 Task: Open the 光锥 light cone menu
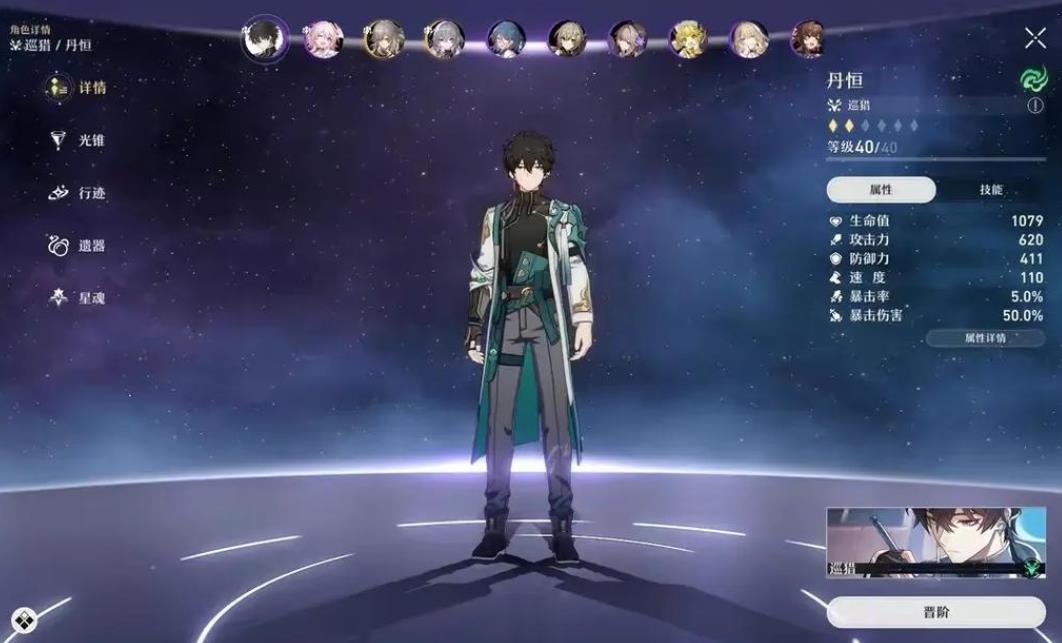coord(78,140)
